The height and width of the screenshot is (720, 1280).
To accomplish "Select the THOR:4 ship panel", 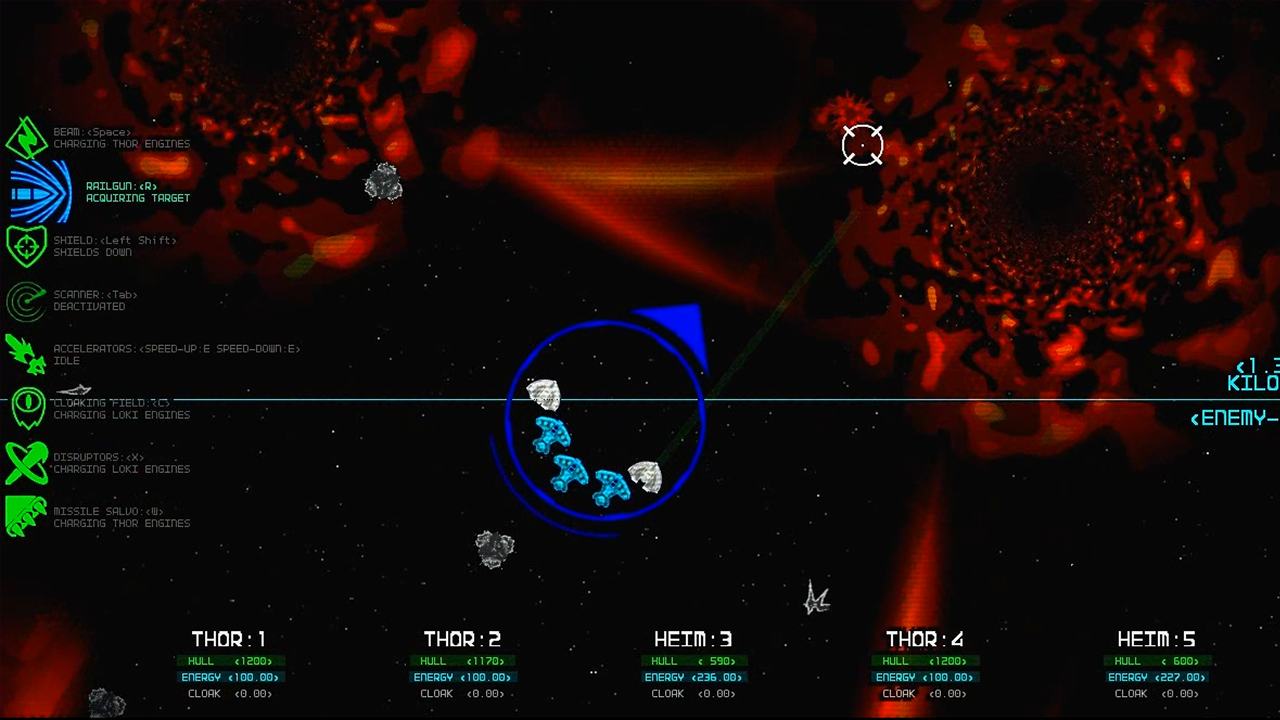I will [x=925, y=664].
